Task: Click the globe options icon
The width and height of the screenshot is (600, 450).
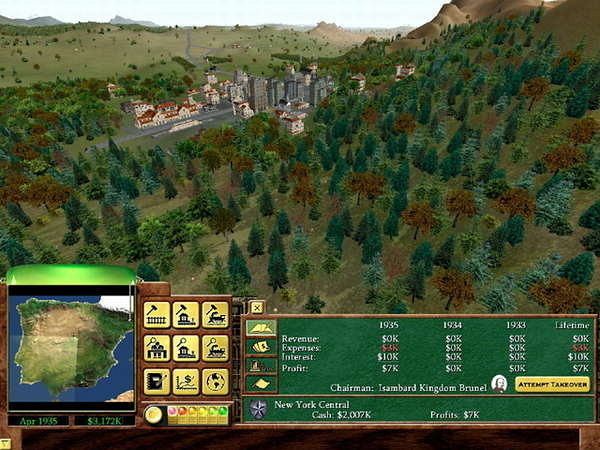Action: 215,381
